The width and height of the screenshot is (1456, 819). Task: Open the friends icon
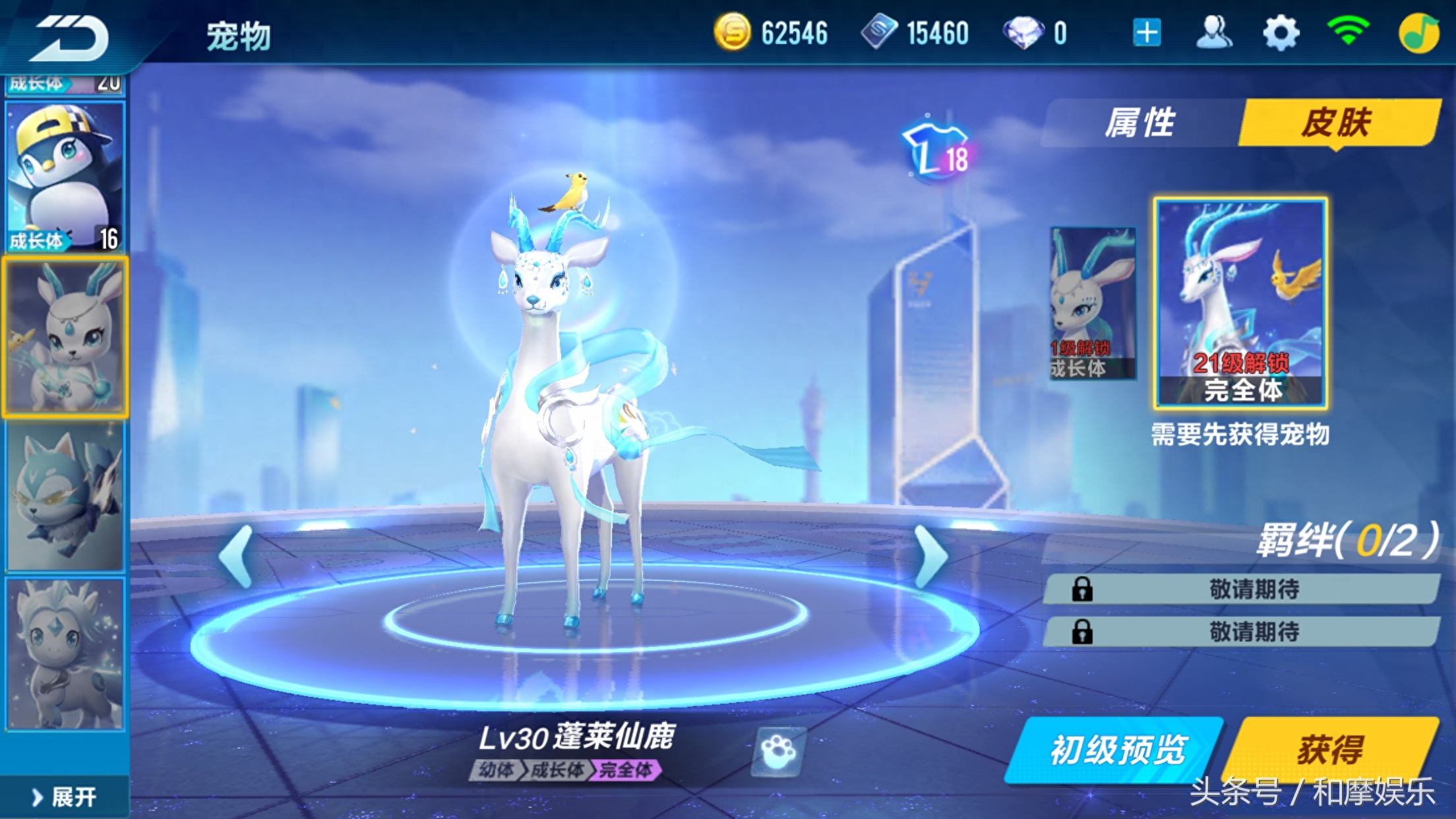pyautogui.click(x=1214, y=33)
